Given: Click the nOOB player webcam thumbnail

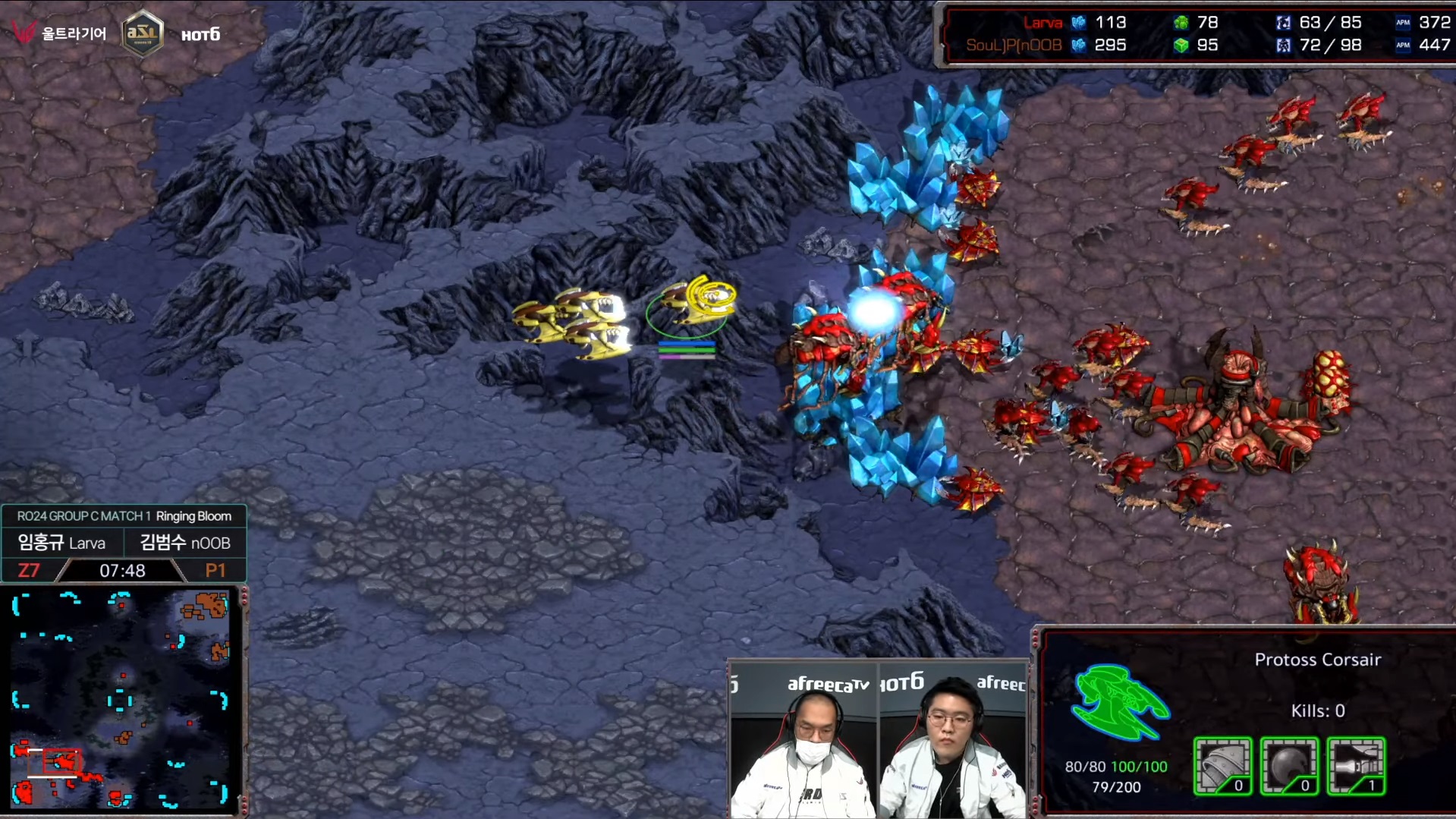Looking at the screenshot, I should point(953,740).
